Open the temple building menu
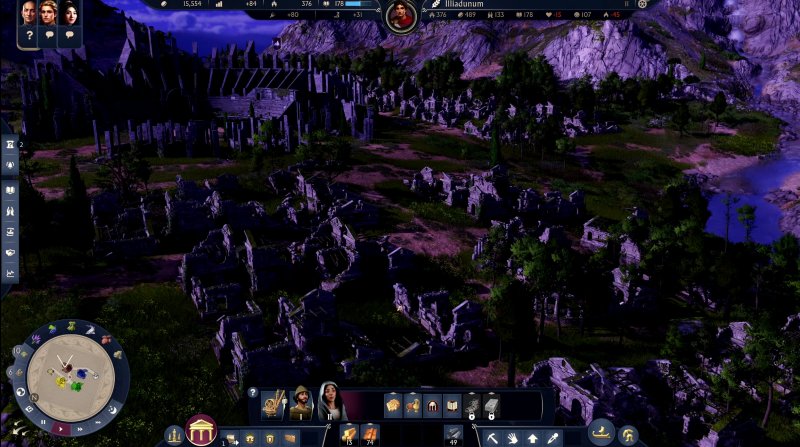 click(202, 430)
